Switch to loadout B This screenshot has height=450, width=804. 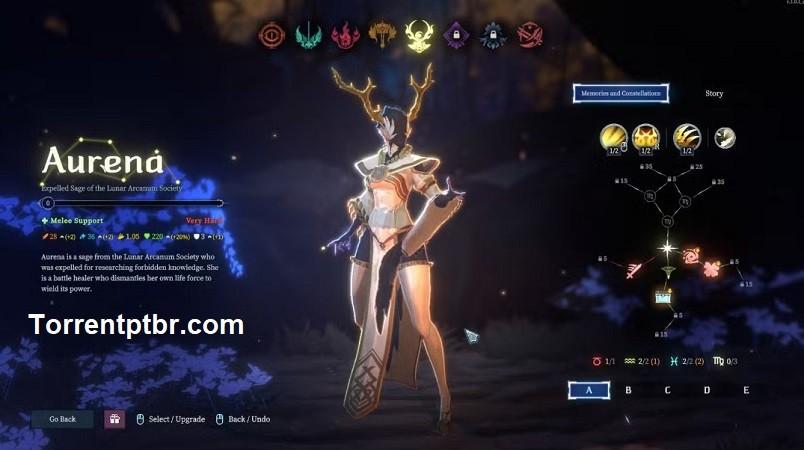(x=628, y=390)
